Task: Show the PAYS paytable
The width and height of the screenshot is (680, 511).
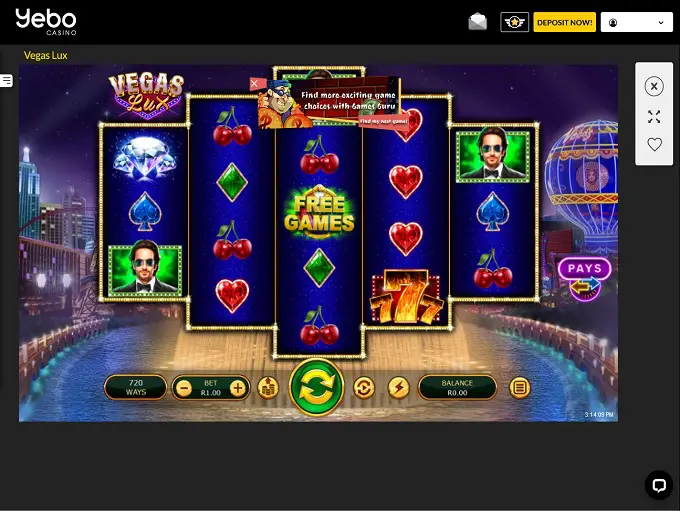Action: click(x=584, y=268)
